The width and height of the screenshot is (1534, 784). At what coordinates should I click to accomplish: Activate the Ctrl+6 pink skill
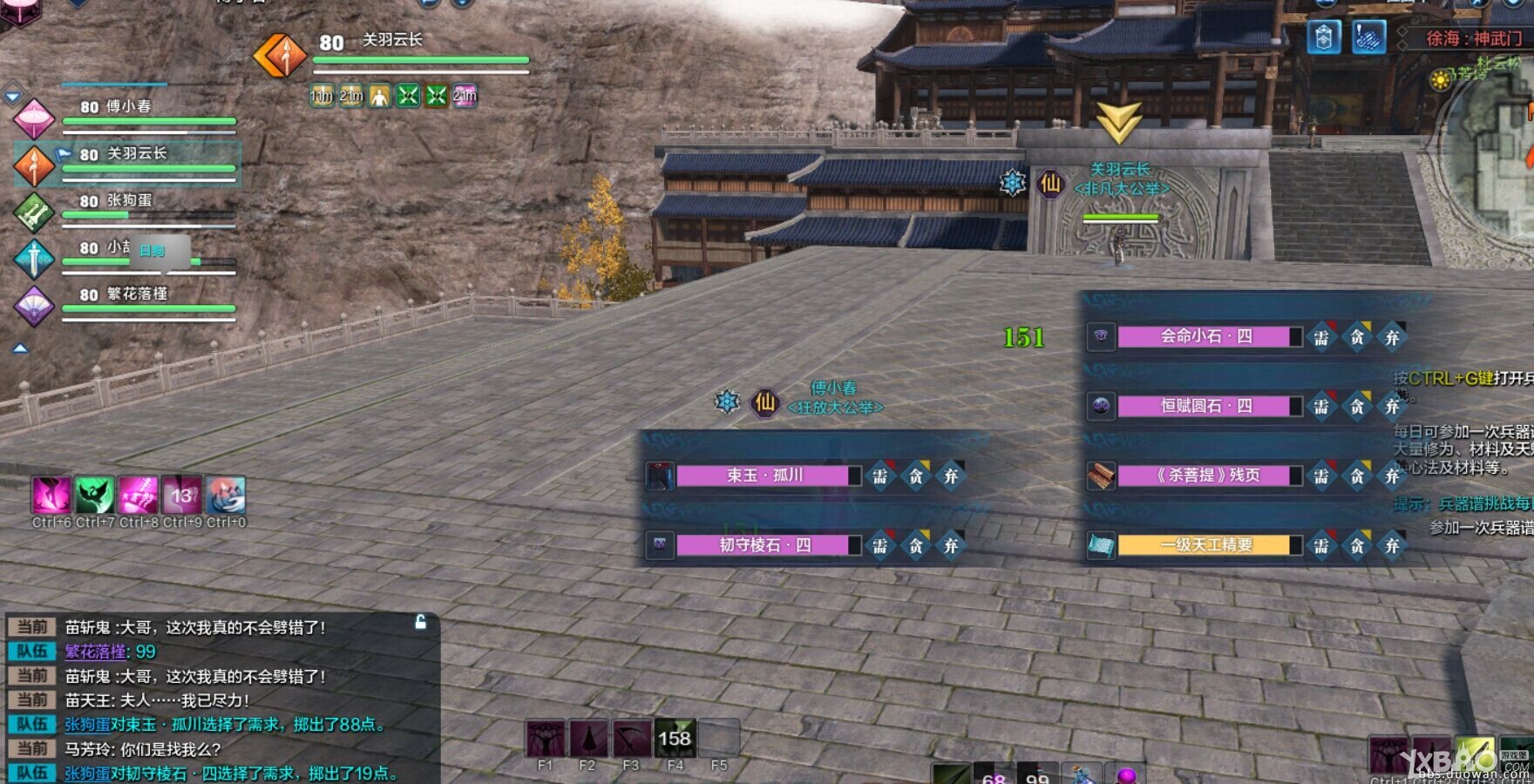click(x=51, y=495)
